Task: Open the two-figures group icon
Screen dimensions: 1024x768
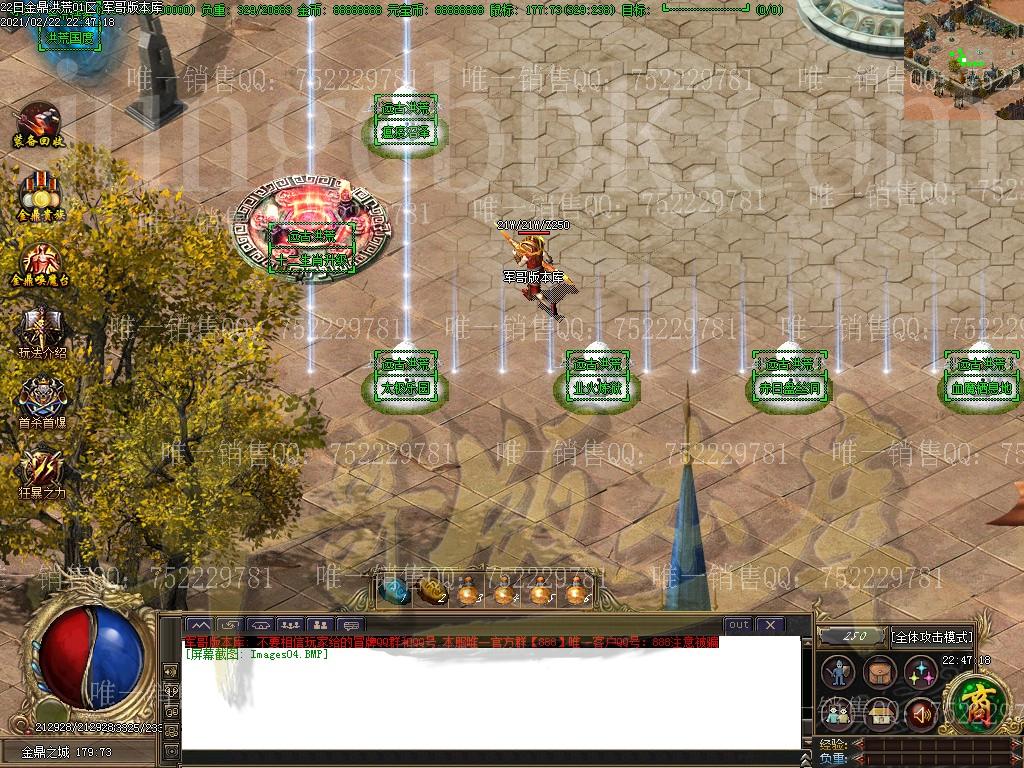Action: click(x=840, y=713)
